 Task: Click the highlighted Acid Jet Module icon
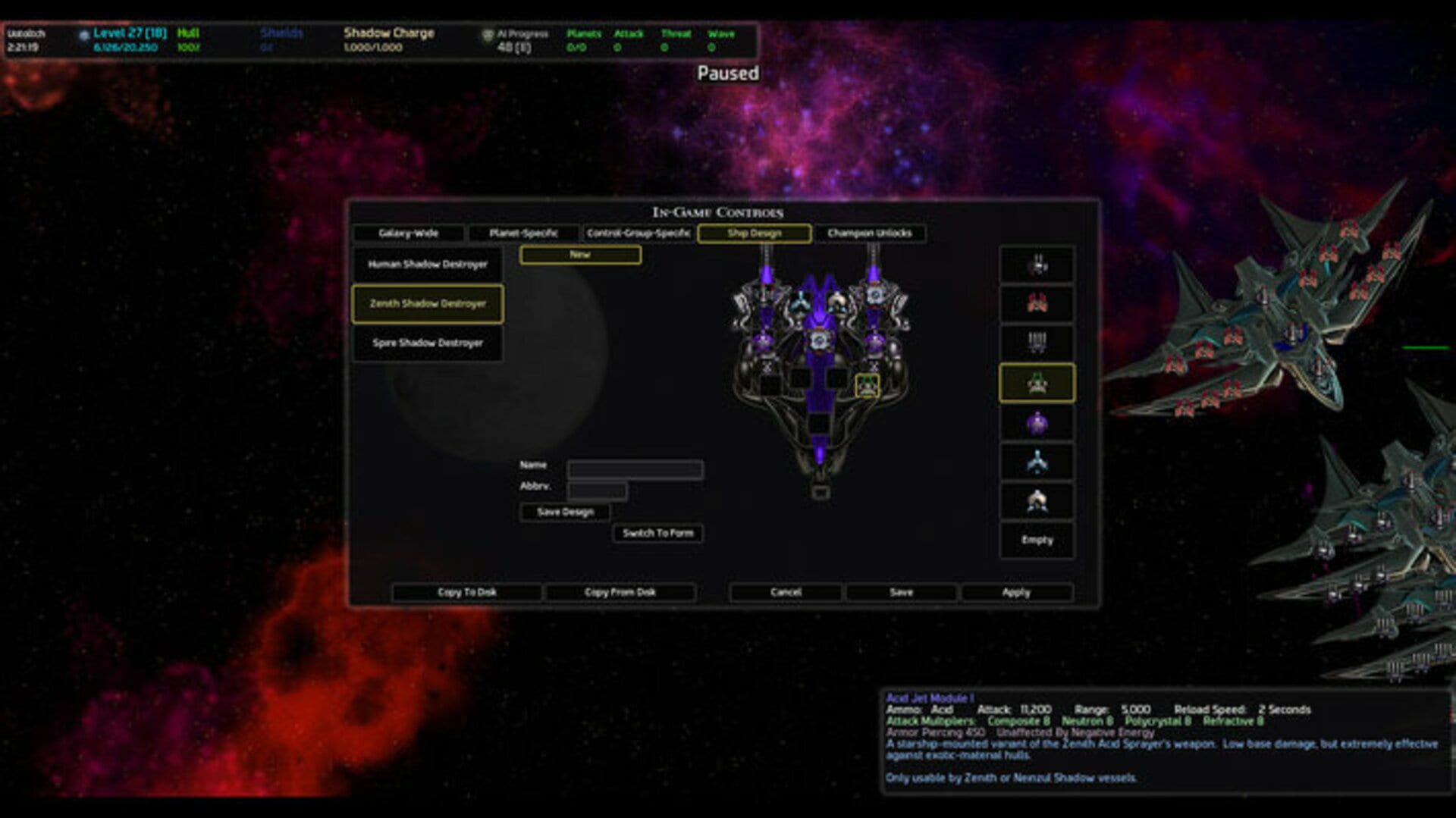coord(1037,383)
